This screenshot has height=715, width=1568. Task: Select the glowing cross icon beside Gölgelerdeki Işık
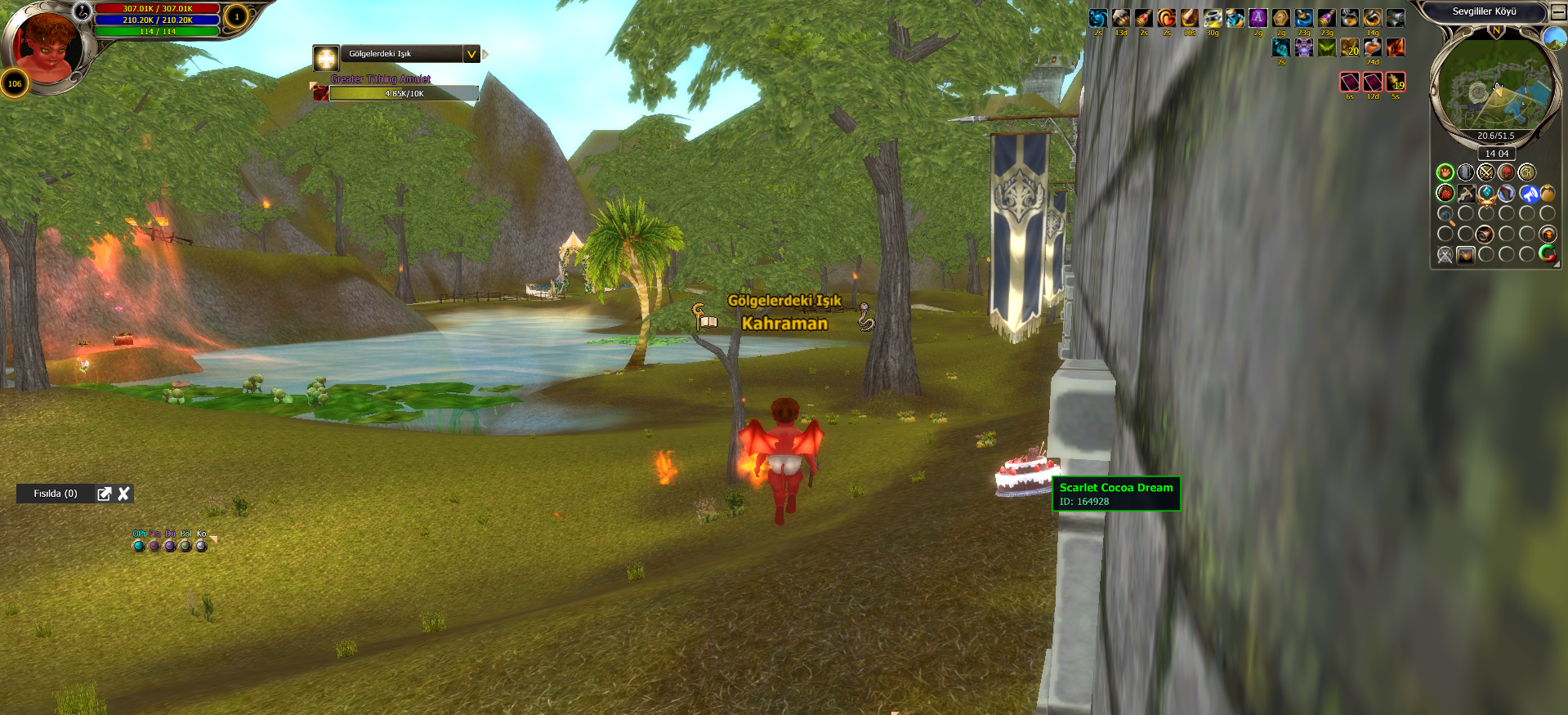[x=326, y=57]
